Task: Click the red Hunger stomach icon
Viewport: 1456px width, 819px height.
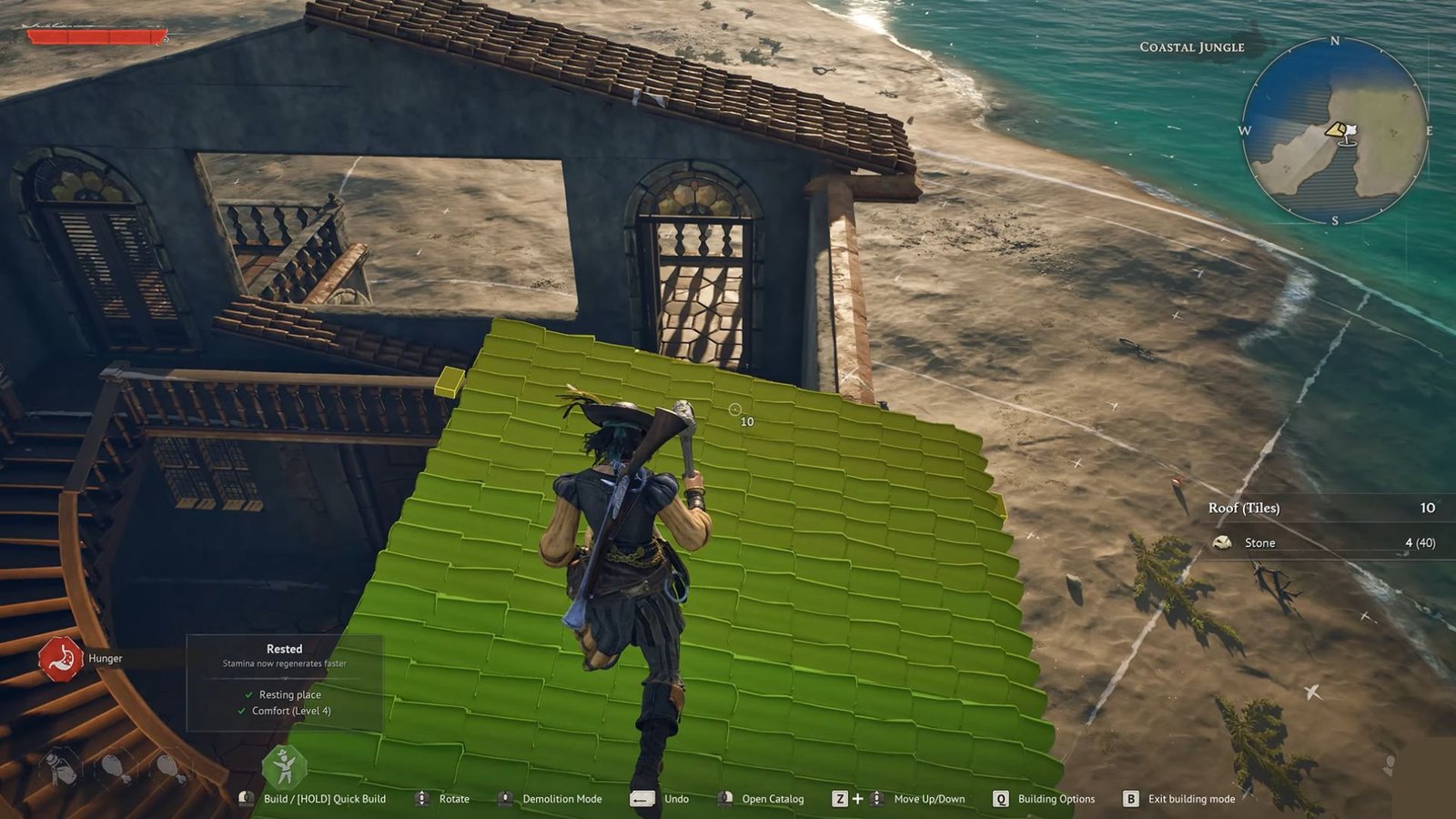Action: [x=60, y=658]
